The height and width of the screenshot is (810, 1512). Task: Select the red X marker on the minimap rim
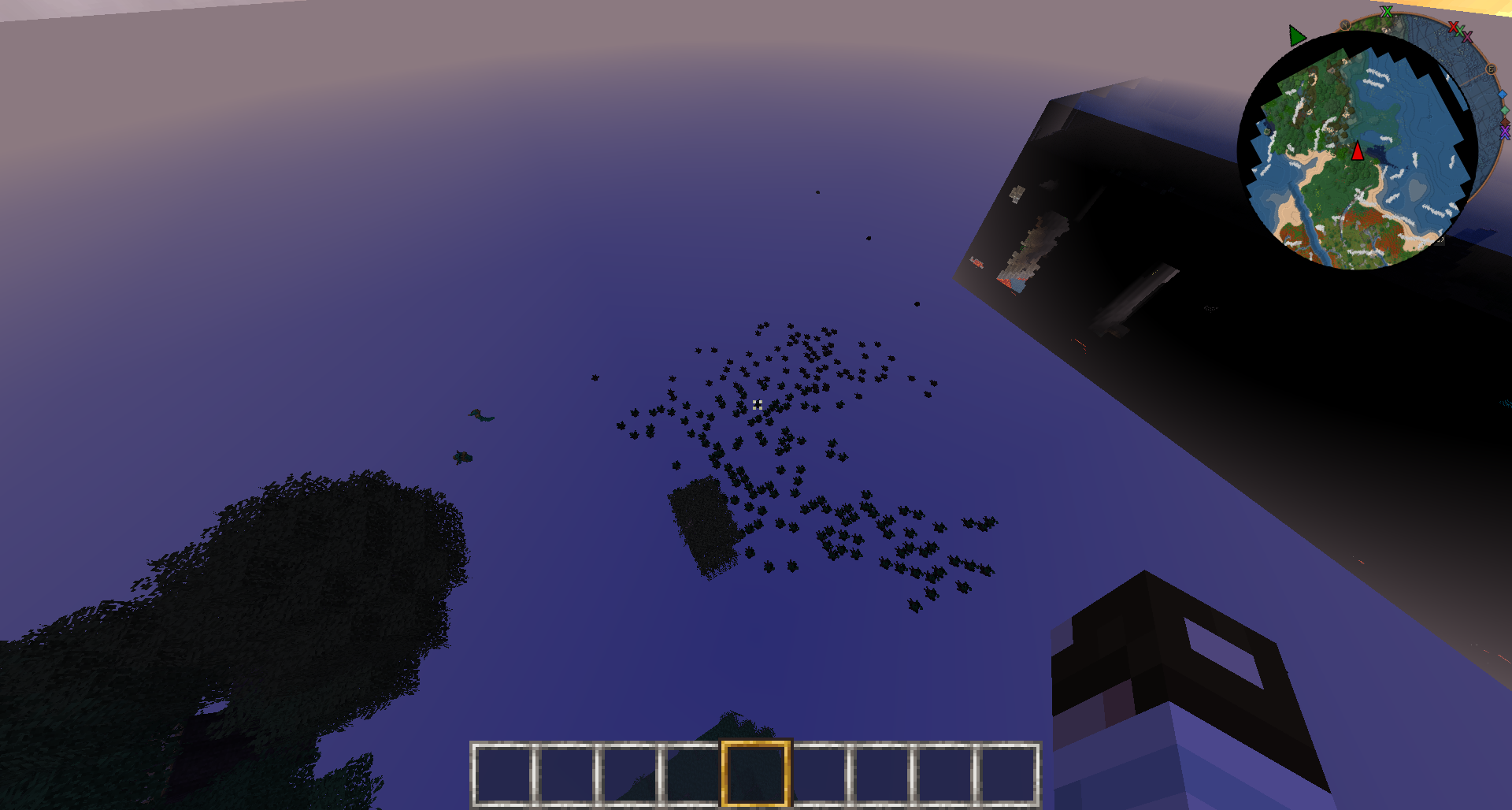(1453, 28)
